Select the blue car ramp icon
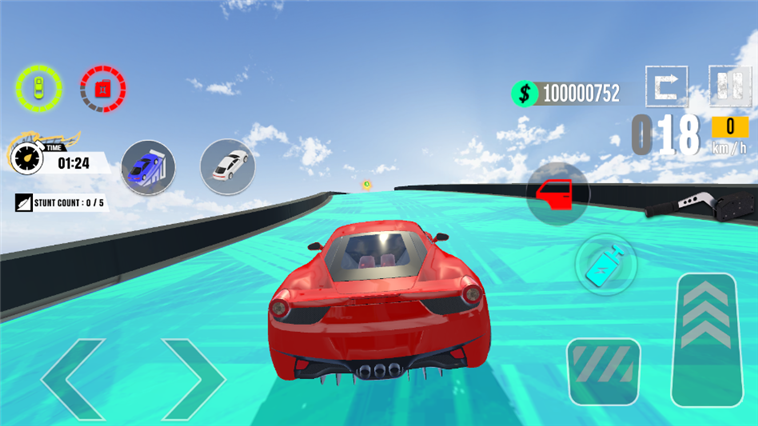Viewport: 758px width, 426px height. point(148,166)
